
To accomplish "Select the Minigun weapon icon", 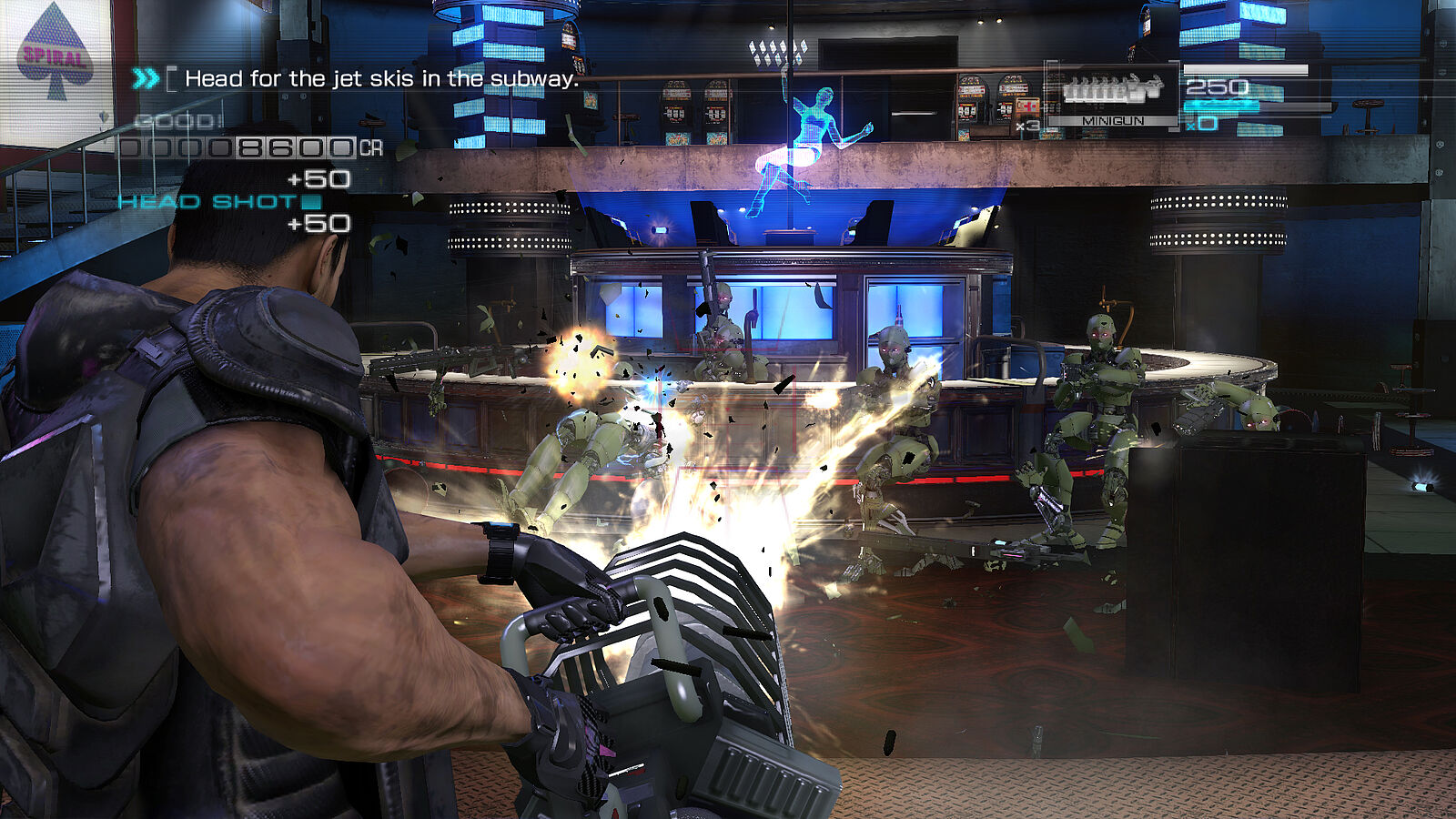I will (1112, 89).
